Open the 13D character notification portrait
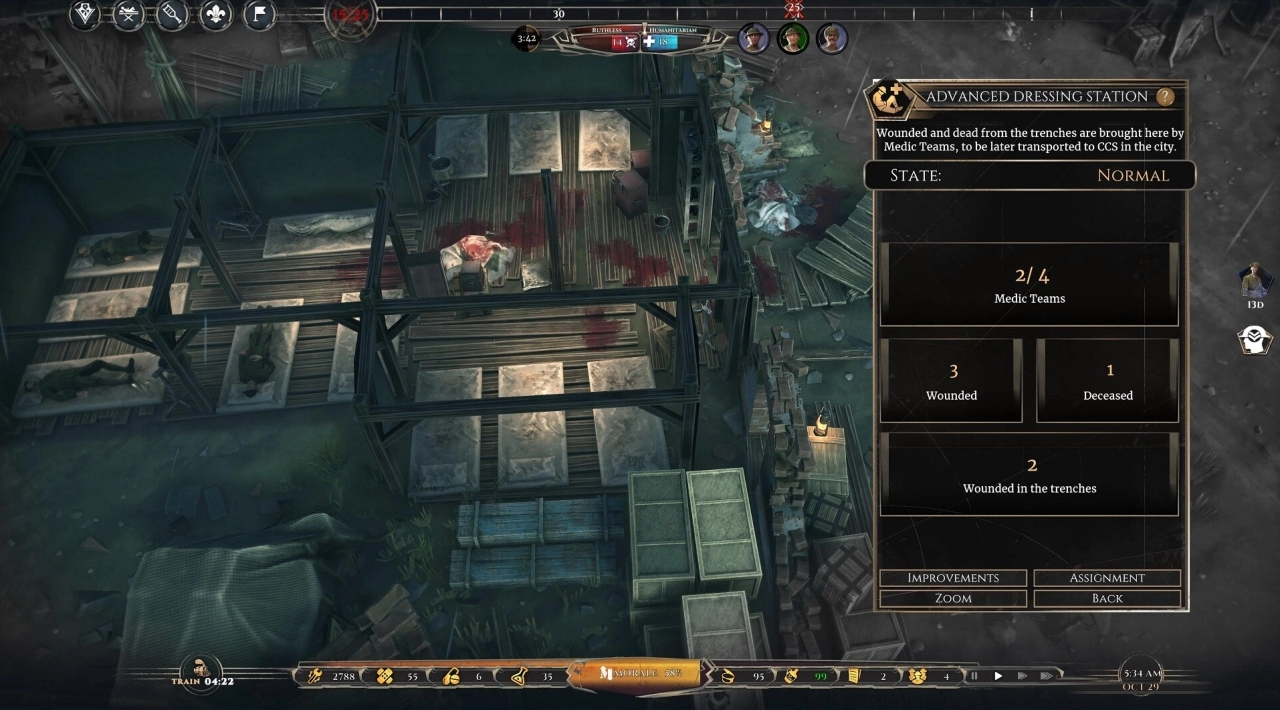 [x=1254, y=281]
